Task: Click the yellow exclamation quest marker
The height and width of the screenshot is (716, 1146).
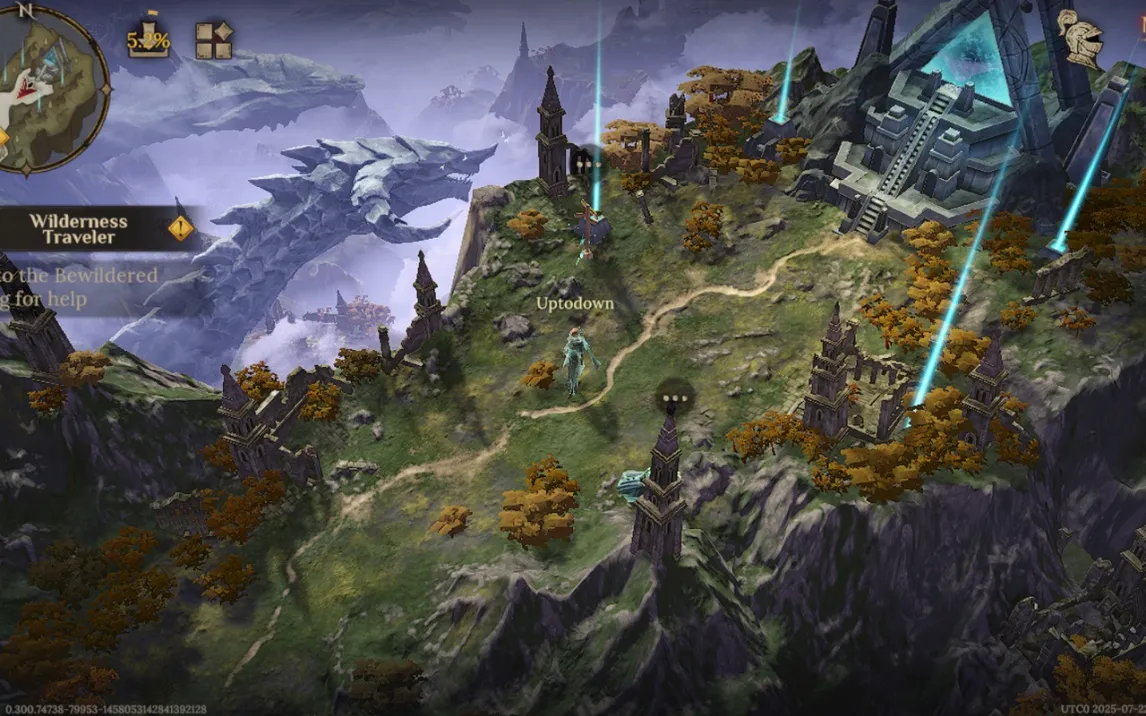Action: pos(181,229)
